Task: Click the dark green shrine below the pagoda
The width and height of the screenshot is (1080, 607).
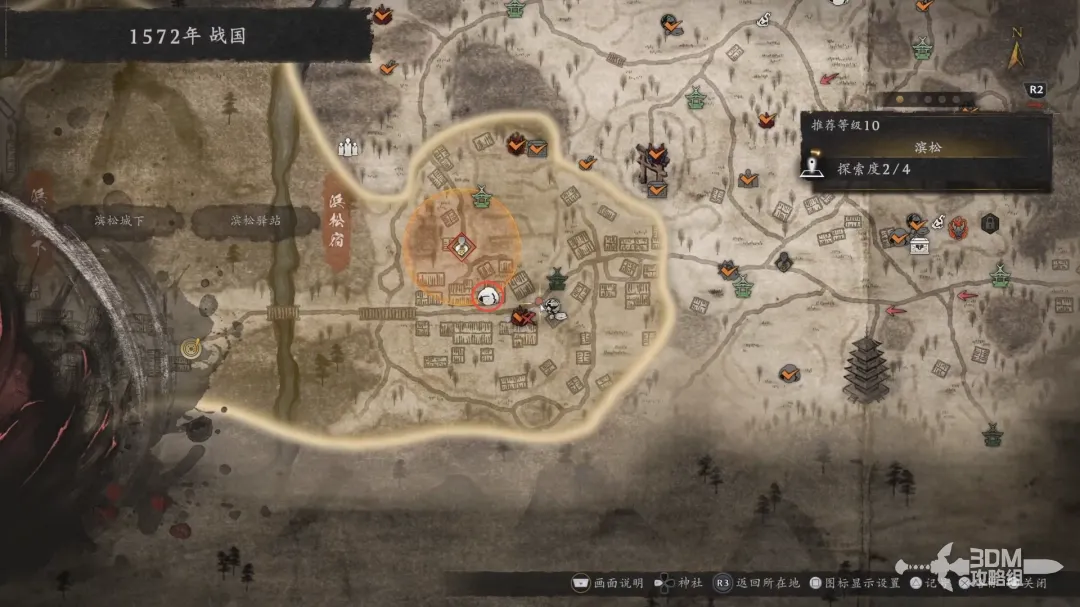Action: coord(991,434)
